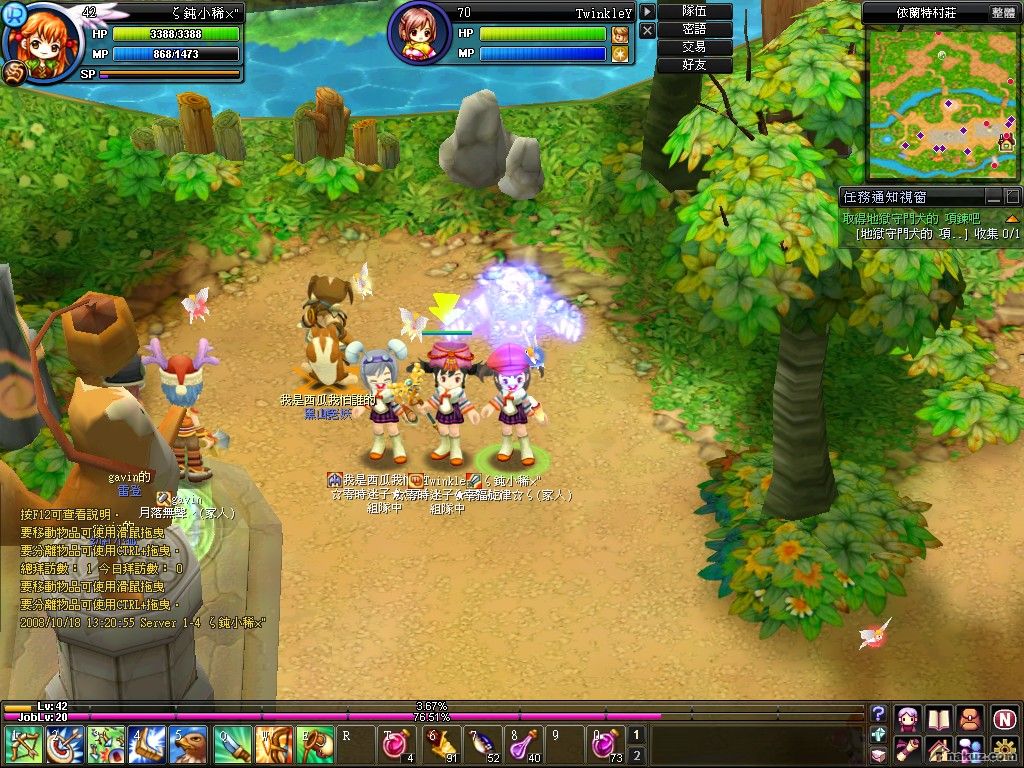Choose 隊伍 in the target menu
This screenshot has height=768, width=1024.
(694, 11)
